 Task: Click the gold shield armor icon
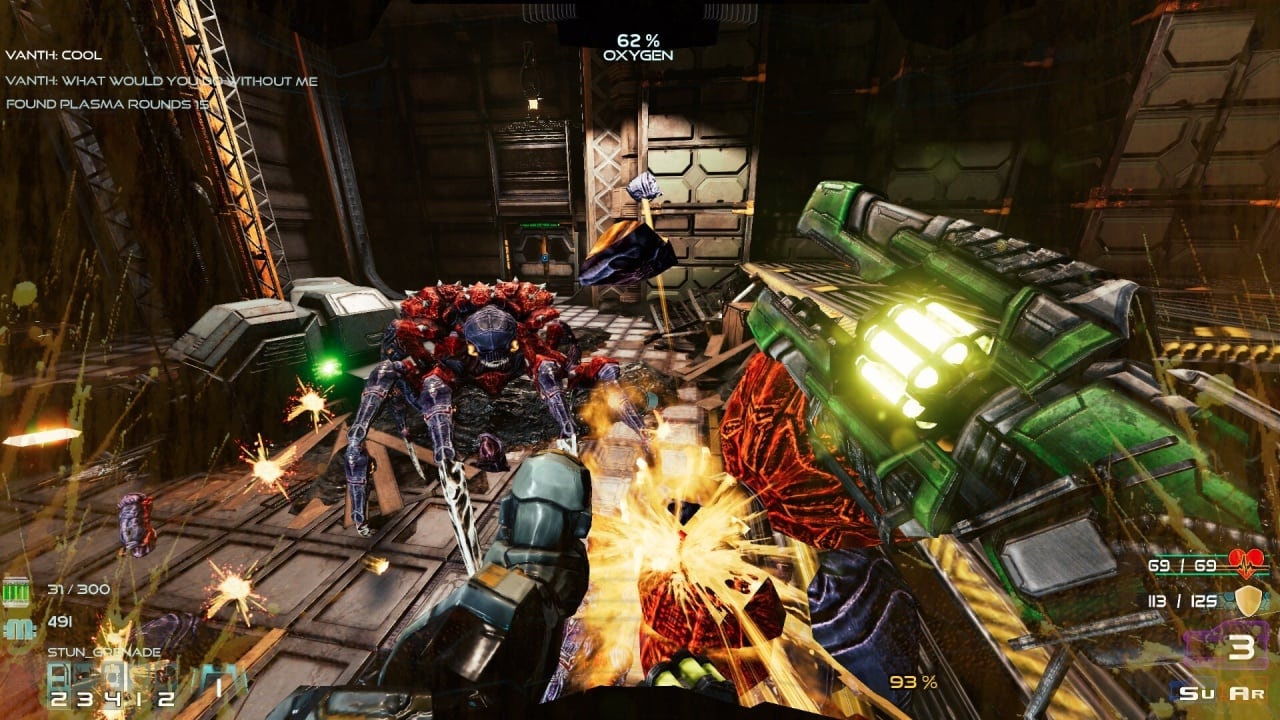[1247, 601]
